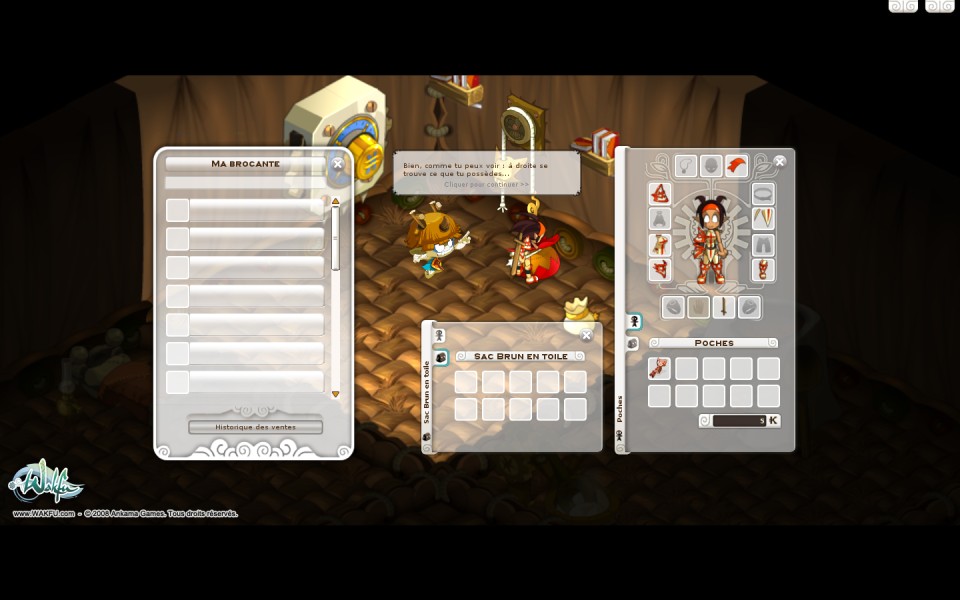The height and width of the screenshot is (600, 960).
Task: Select the red cape equipment slot
Action: [736, 165]
